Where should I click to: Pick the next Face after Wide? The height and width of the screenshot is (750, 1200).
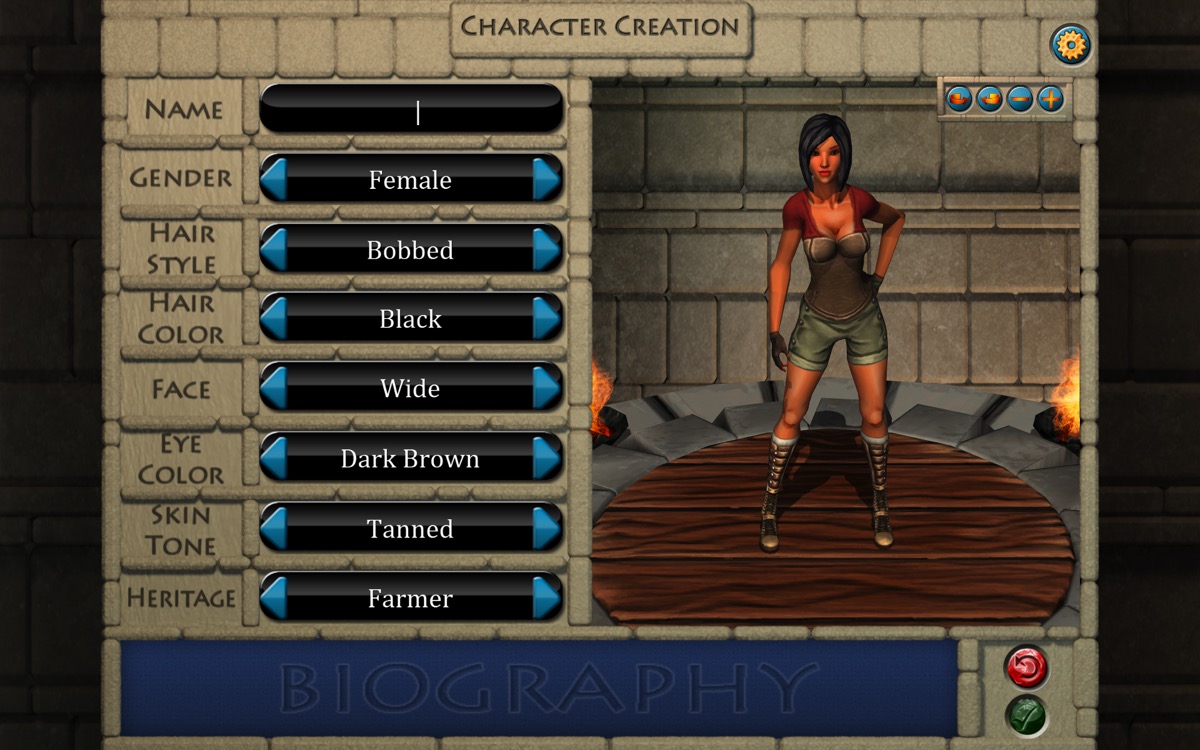click(x=546, y=388)
